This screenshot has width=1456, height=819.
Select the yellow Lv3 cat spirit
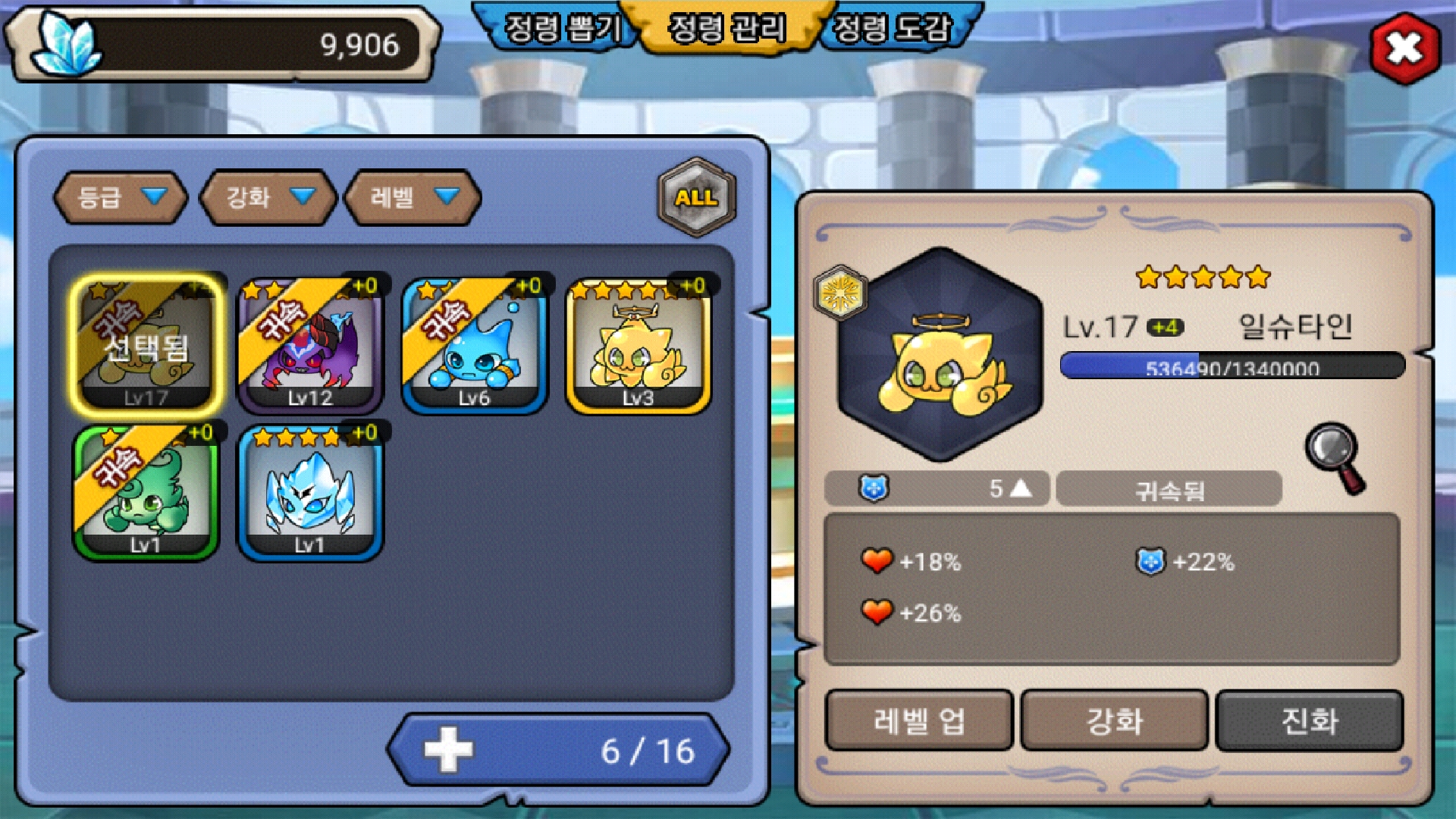[638, 345]
